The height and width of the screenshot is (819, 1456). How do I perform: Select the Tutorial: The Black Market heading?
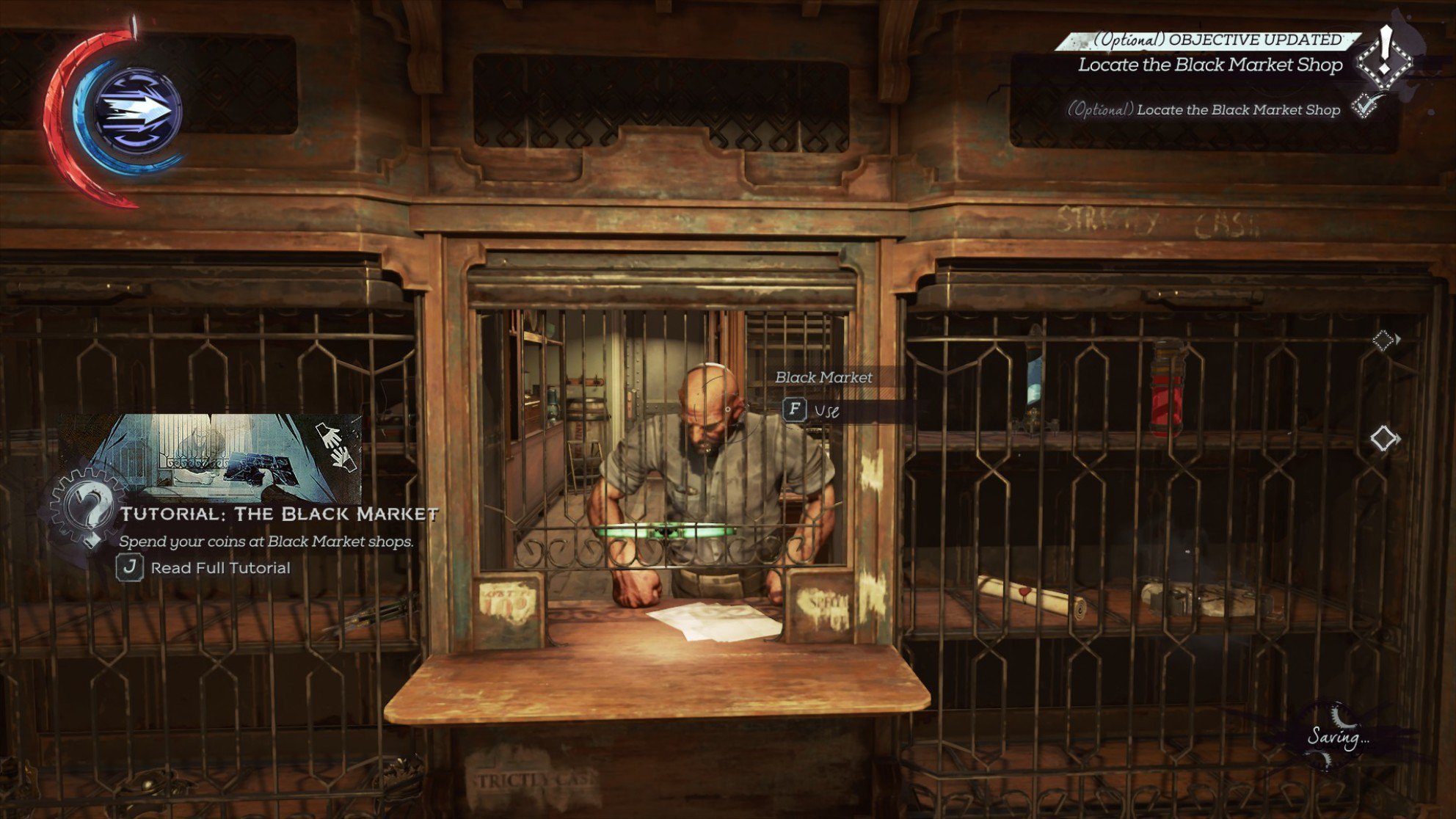[279, 514]
